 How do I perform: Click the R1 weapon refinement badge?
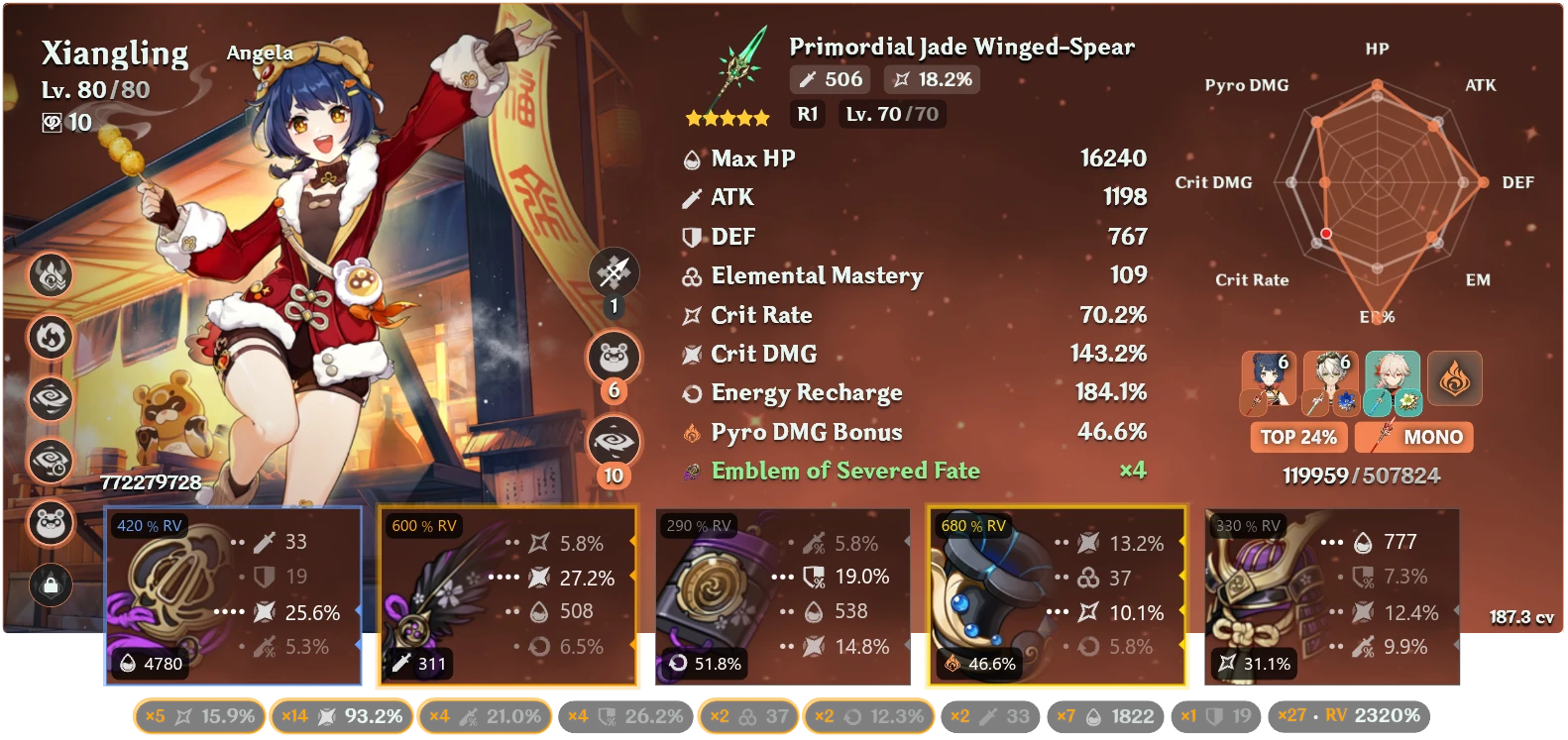[x=807, y=114]
